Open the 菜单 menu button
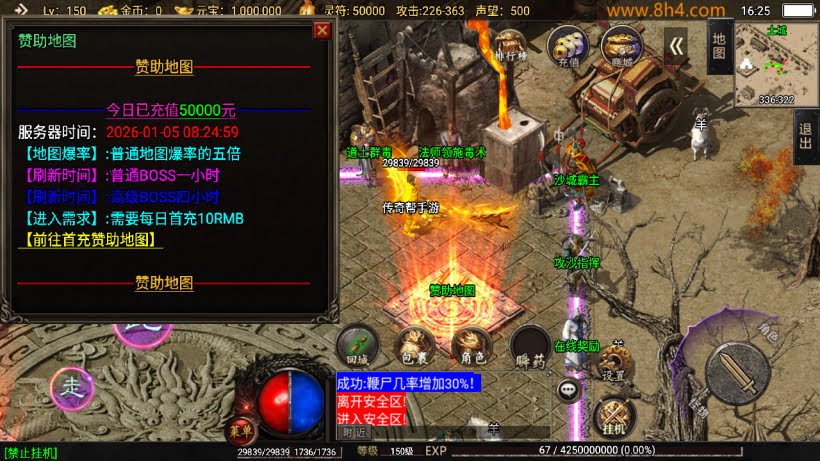The image size is (820, 461). click(x=240, y=431)
